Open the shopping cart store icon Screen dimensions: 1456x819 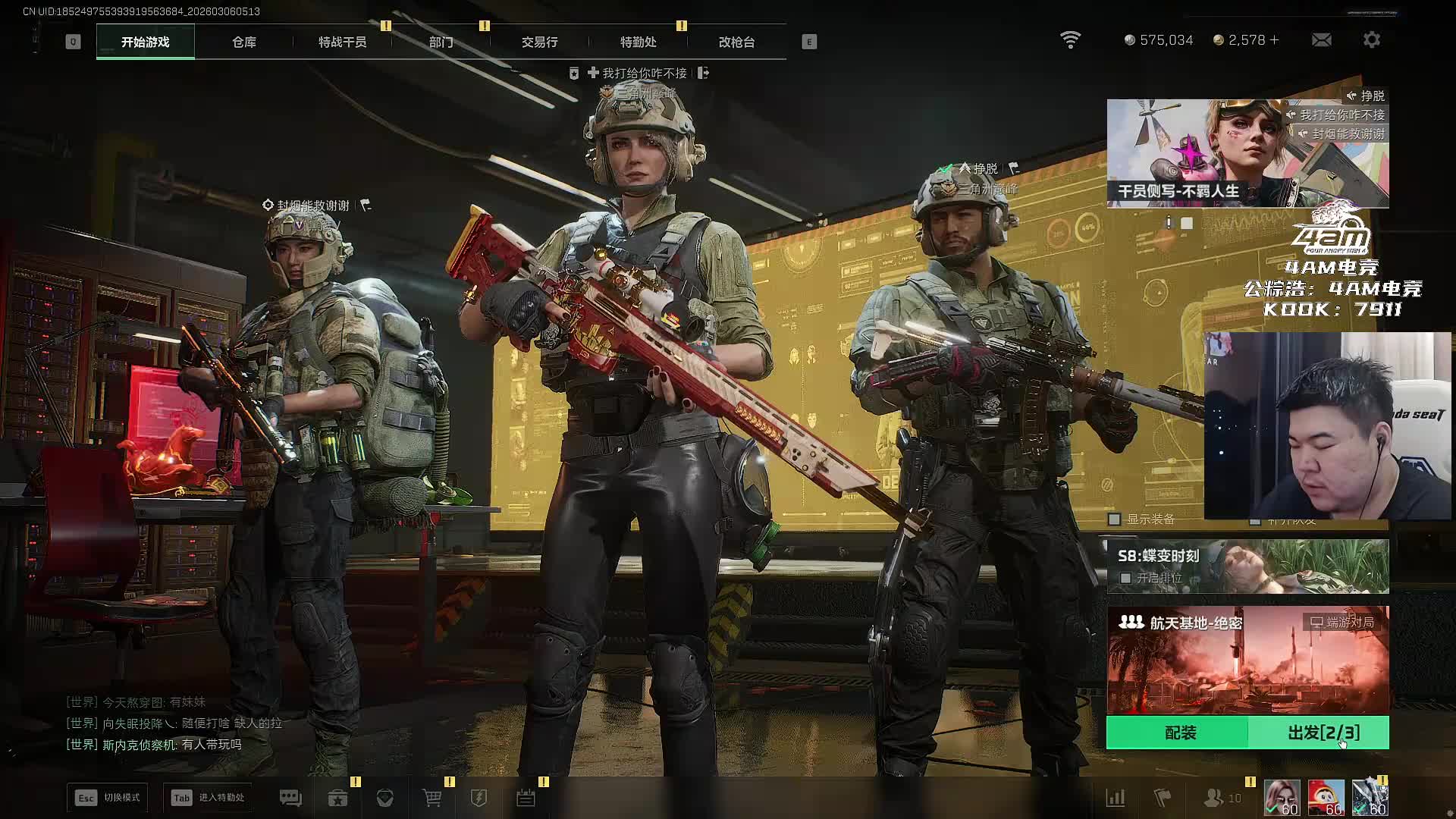point(431,798)
